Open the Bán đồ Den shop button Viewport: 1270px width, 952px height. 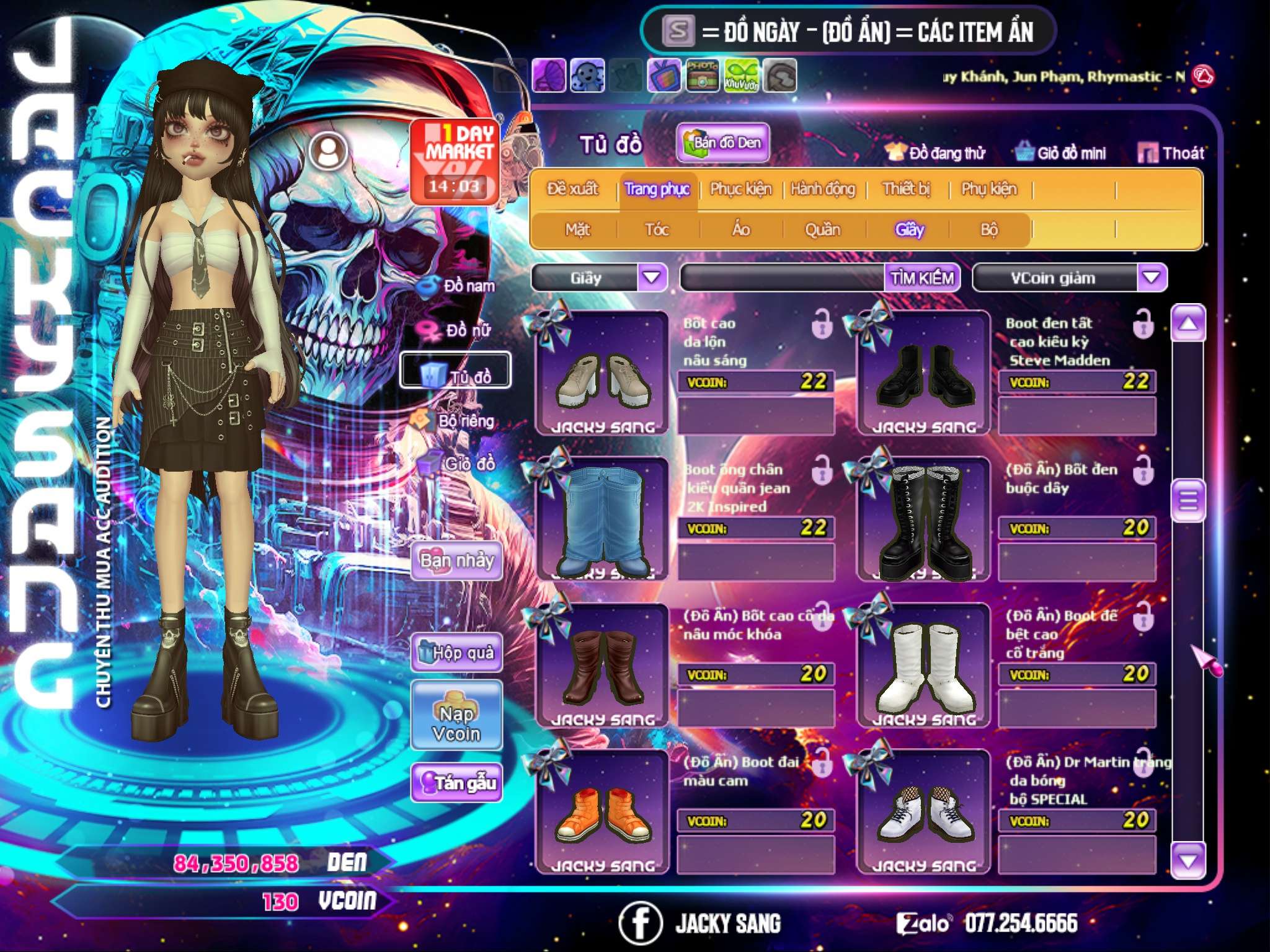(x=723, y=143)
